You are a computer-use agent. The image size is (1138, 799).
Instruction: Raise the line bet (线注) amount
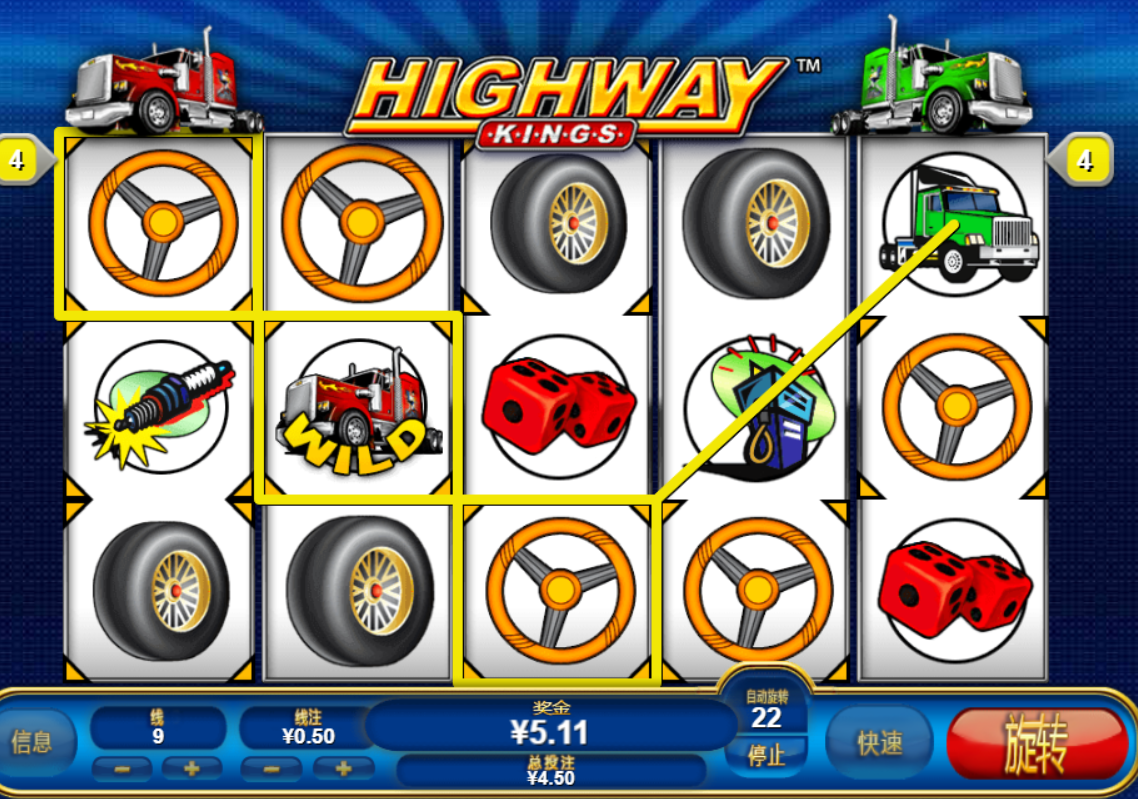click(342, 769)
